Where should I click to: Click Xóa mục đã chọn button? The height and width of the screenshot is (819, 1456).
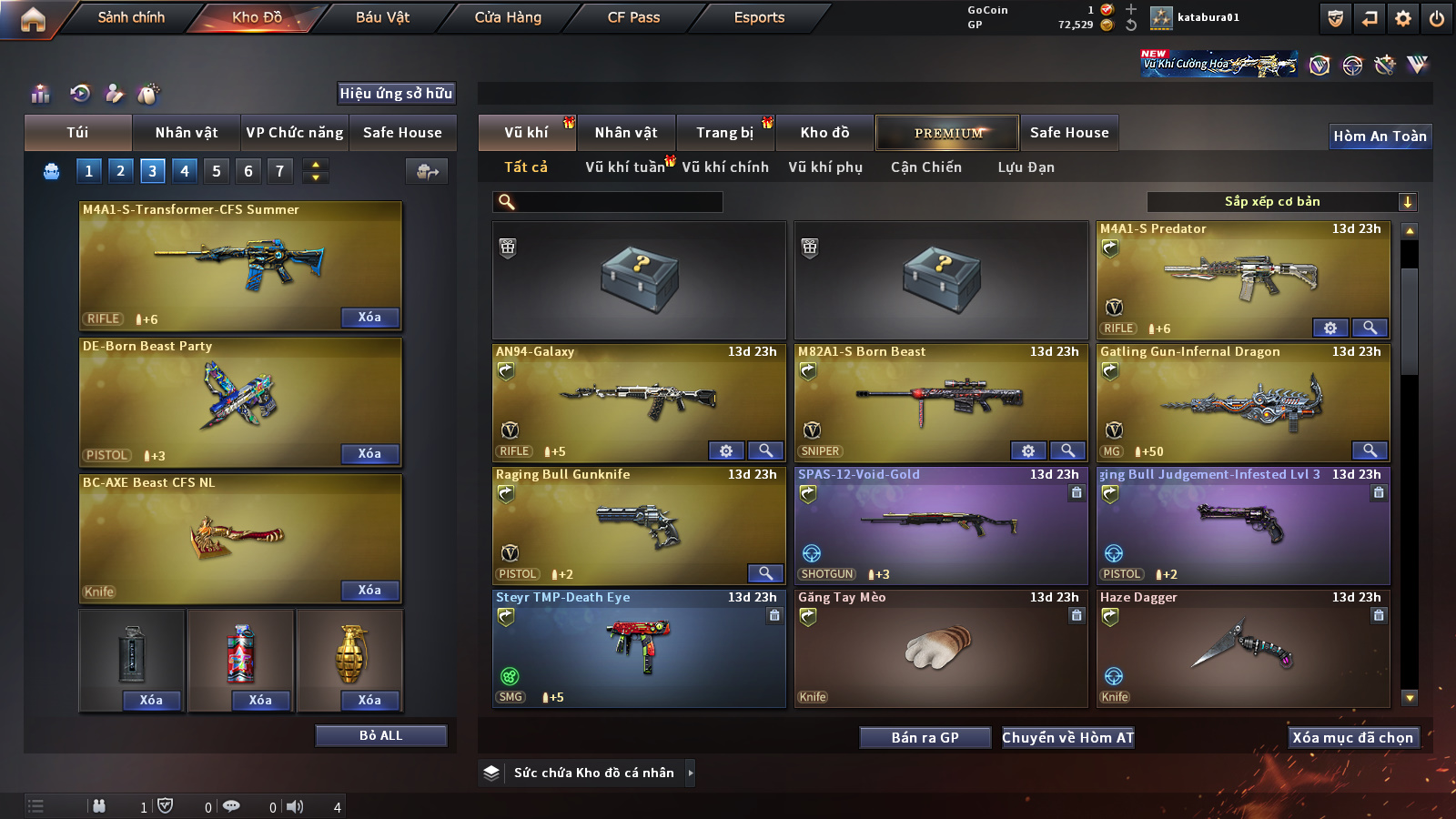[x=1352, y=737]
